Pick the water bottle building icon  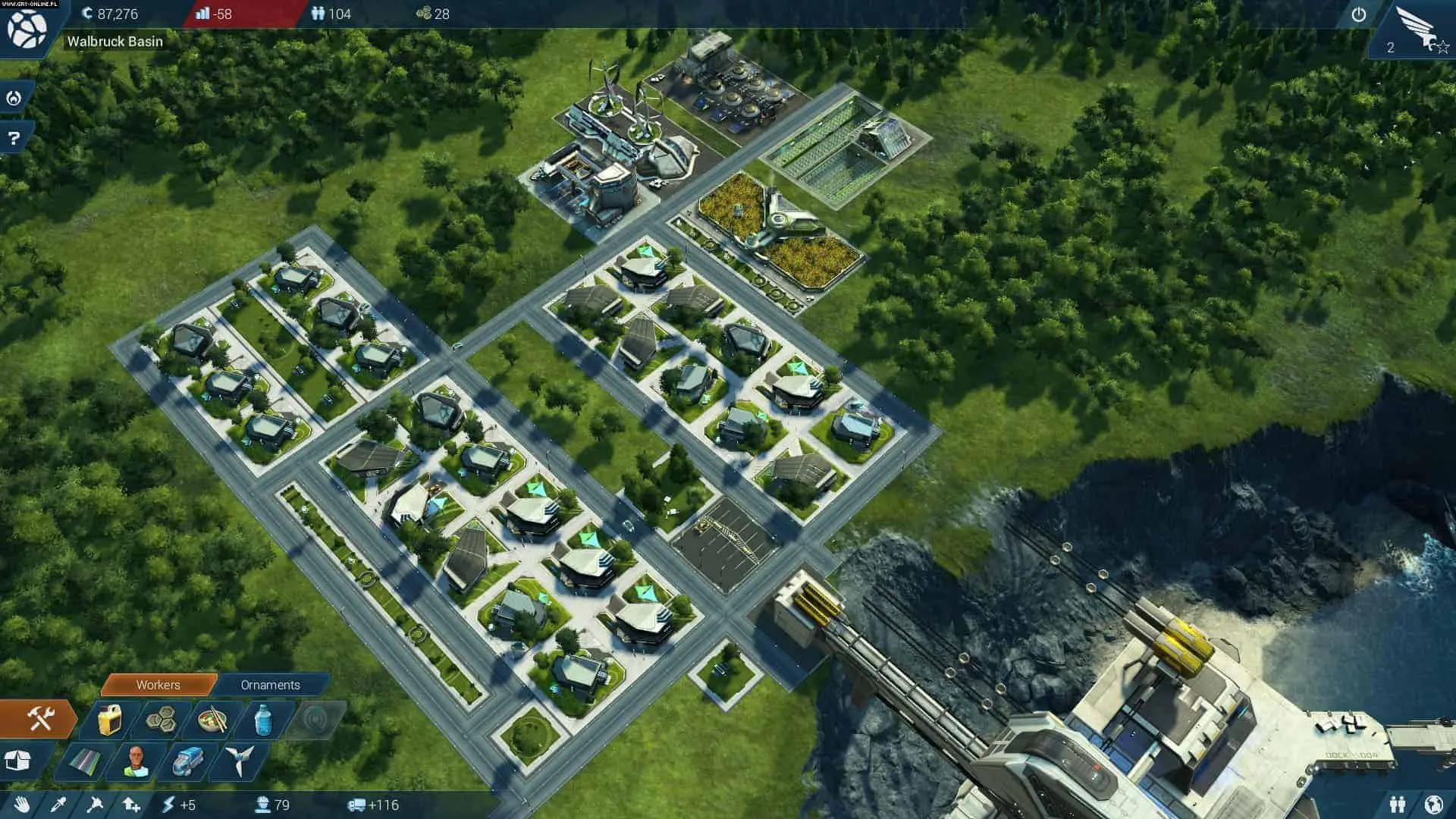262,718
